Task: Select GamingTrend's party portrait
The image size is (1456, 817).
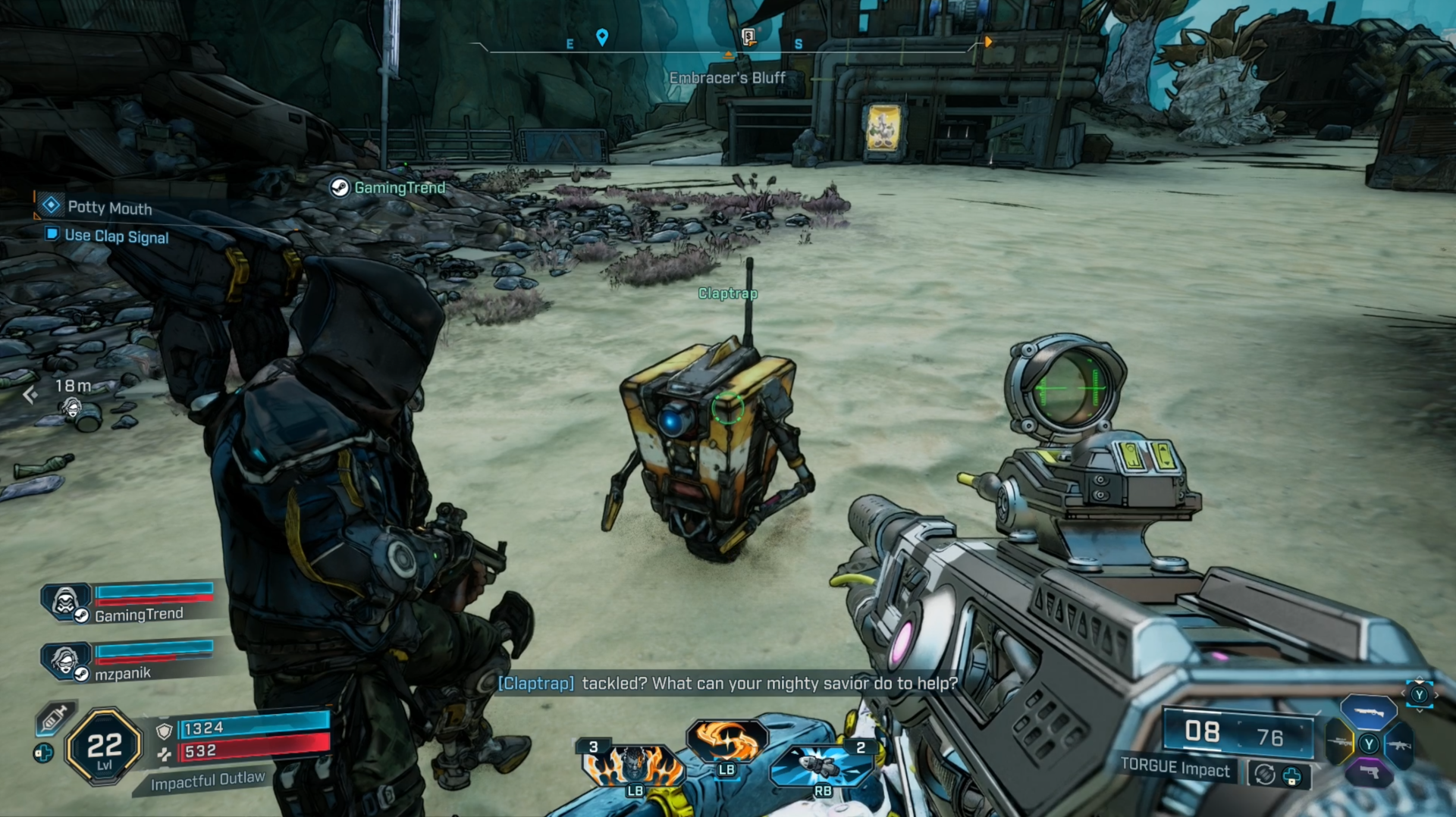Action: click(x=67, y=602)
